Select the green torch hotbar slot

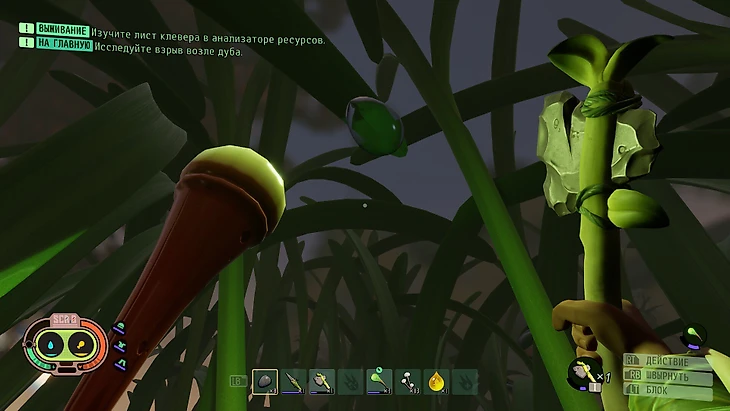[378, 381]
